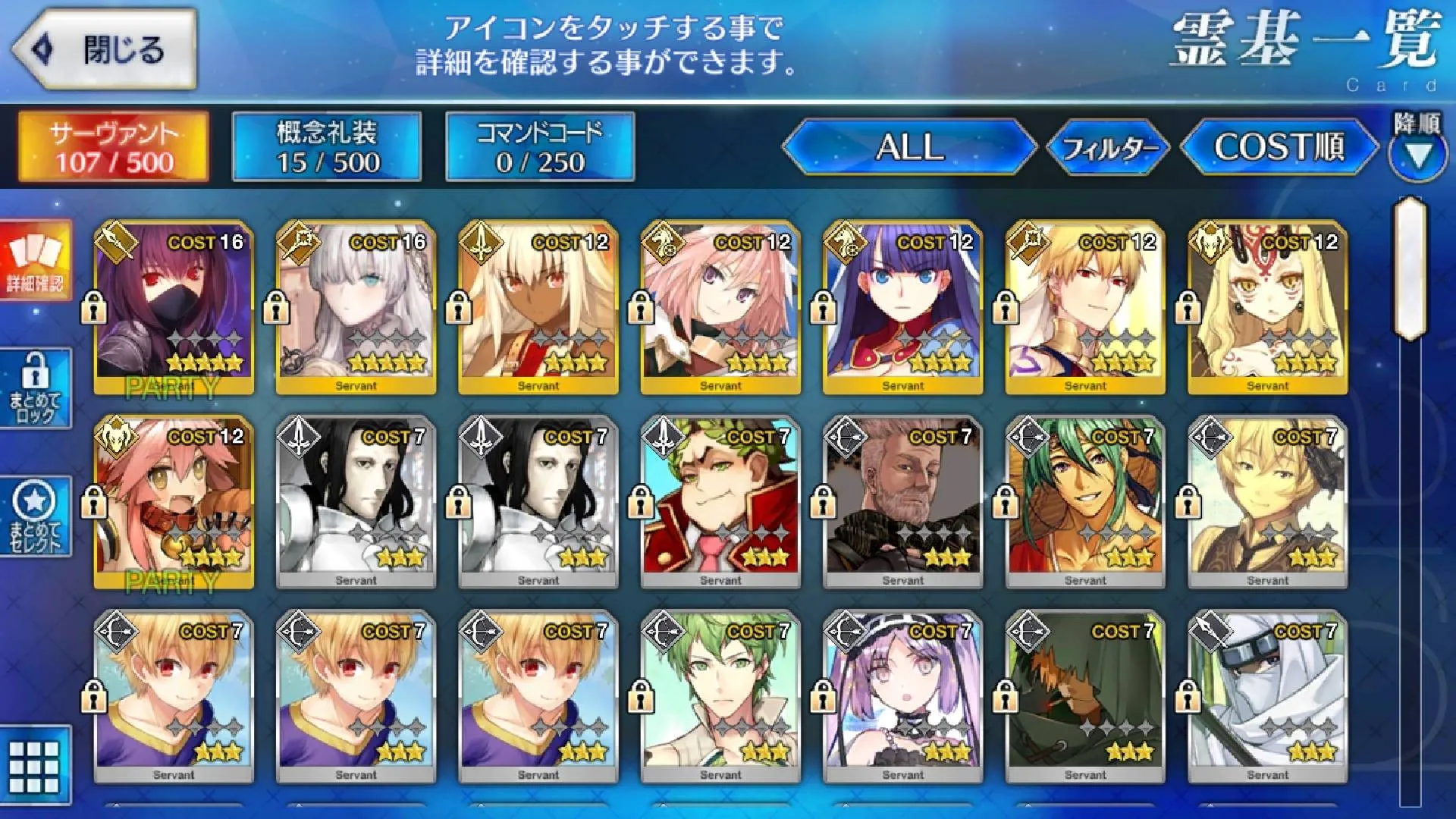The image size is (1456, 819).
Task: Close the card list with 閉じる button
Action: pos(106,50)
